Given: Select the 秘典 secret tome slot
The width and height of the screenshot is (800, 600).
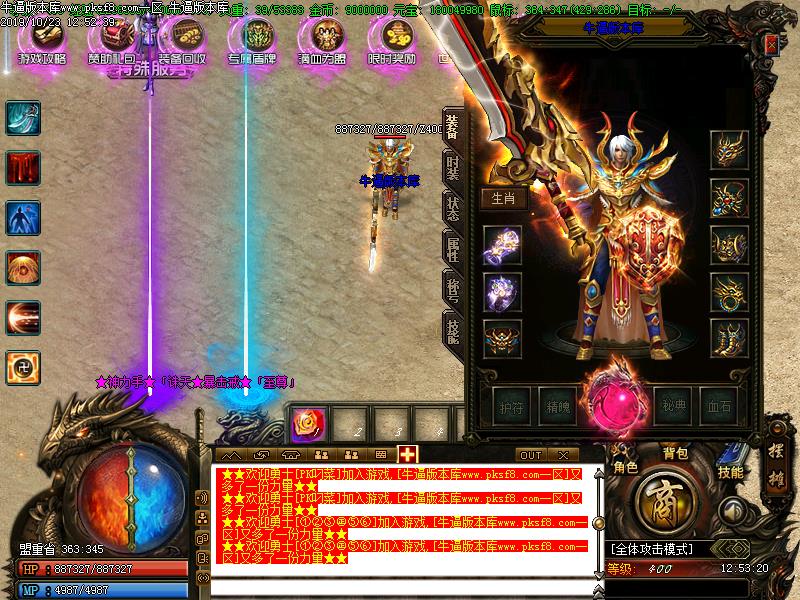Looking at the screenshot, I should coord(675,407).
